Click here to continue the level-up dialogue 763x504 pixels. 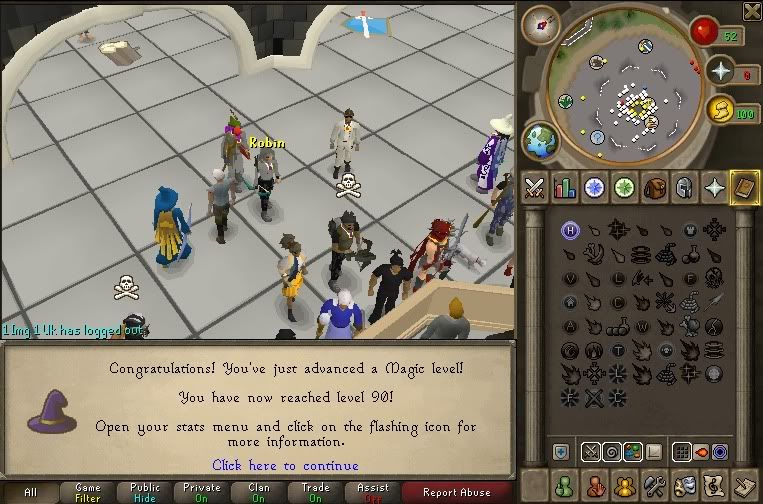285,465
